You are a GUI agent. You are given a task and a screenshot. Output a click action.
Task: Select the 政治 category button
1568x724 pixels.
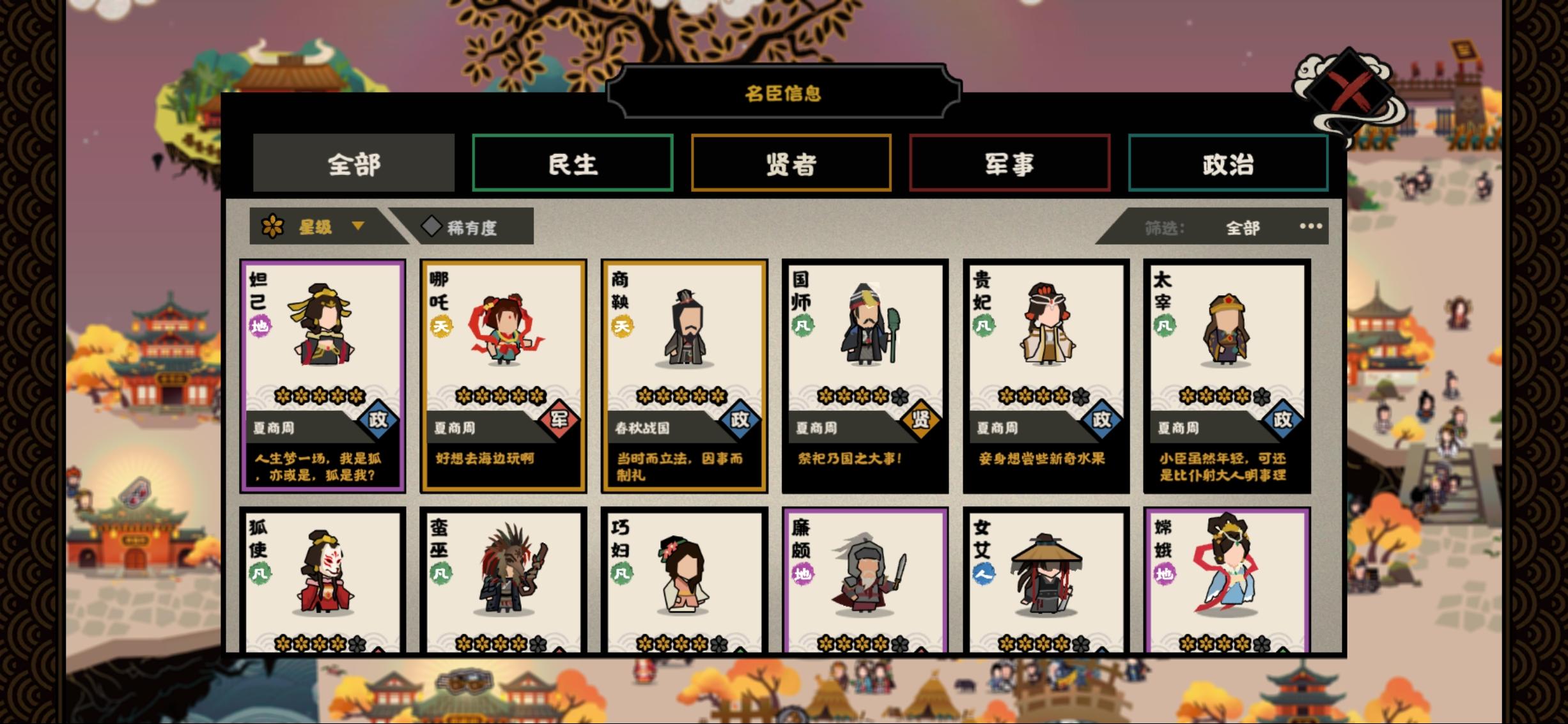(x=1228, y=165)
